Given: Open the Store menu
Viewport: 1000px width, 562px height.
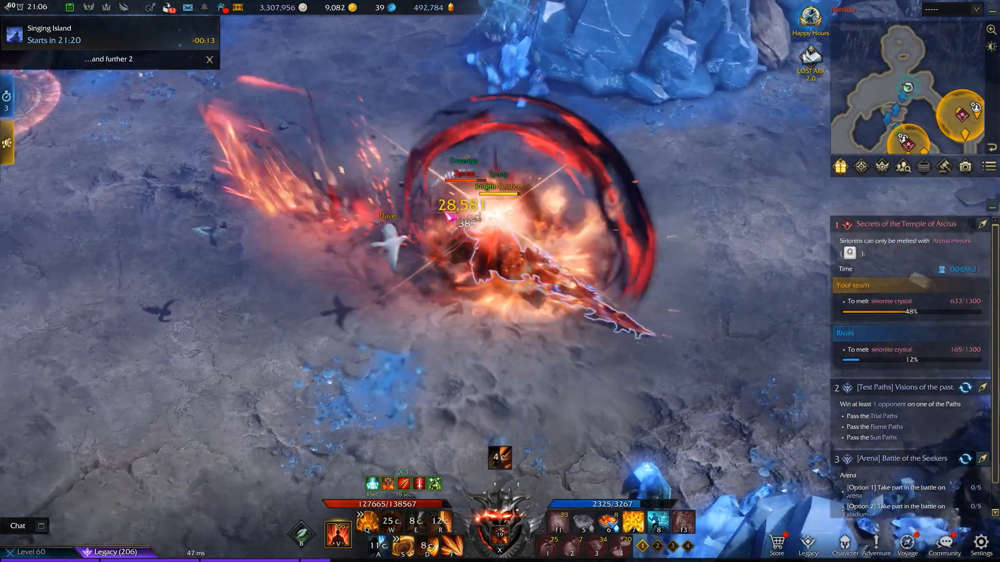Looking at the screenshot, I should [x=777, y=543].
